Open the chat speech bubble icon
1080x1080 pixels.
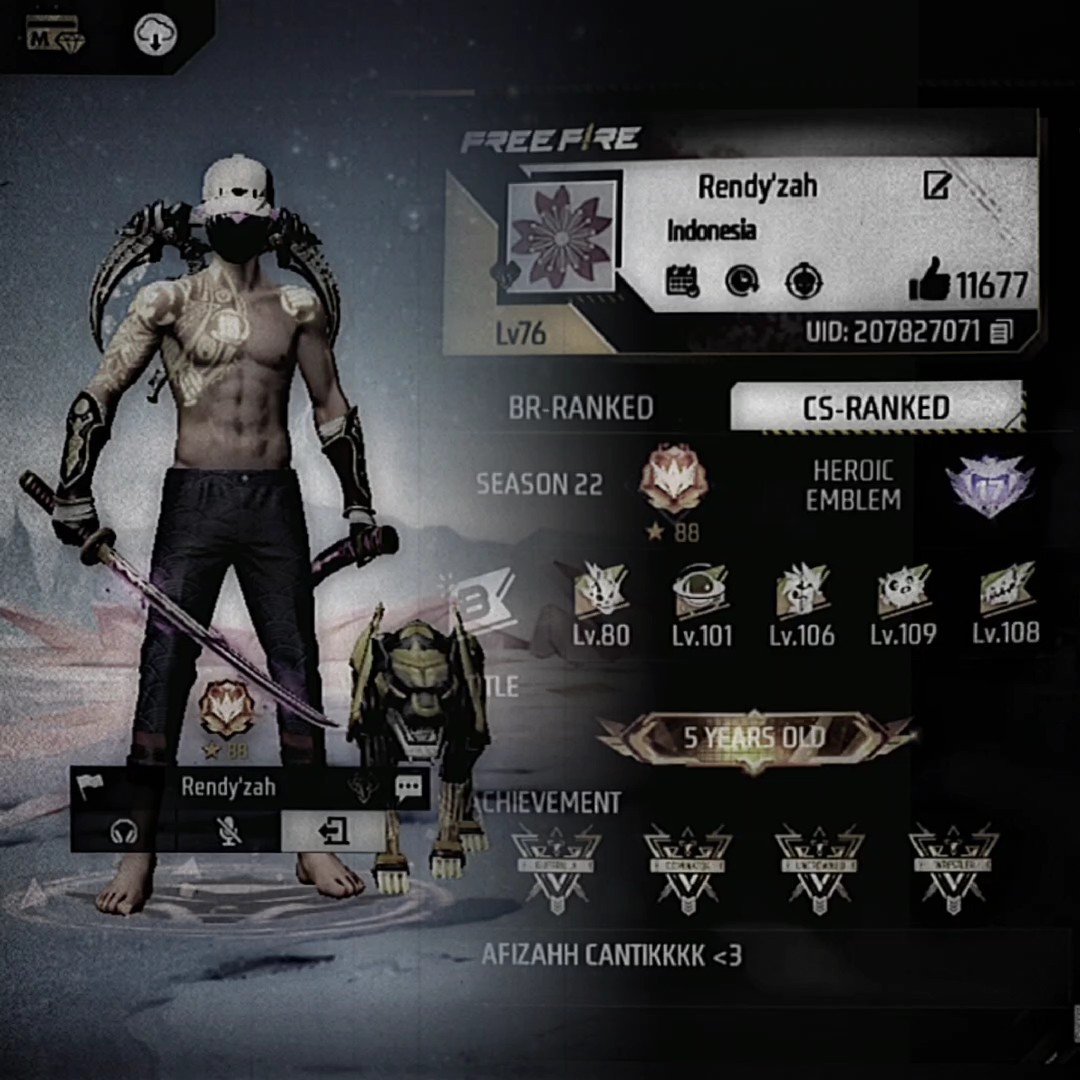click(x=408, y=788)
